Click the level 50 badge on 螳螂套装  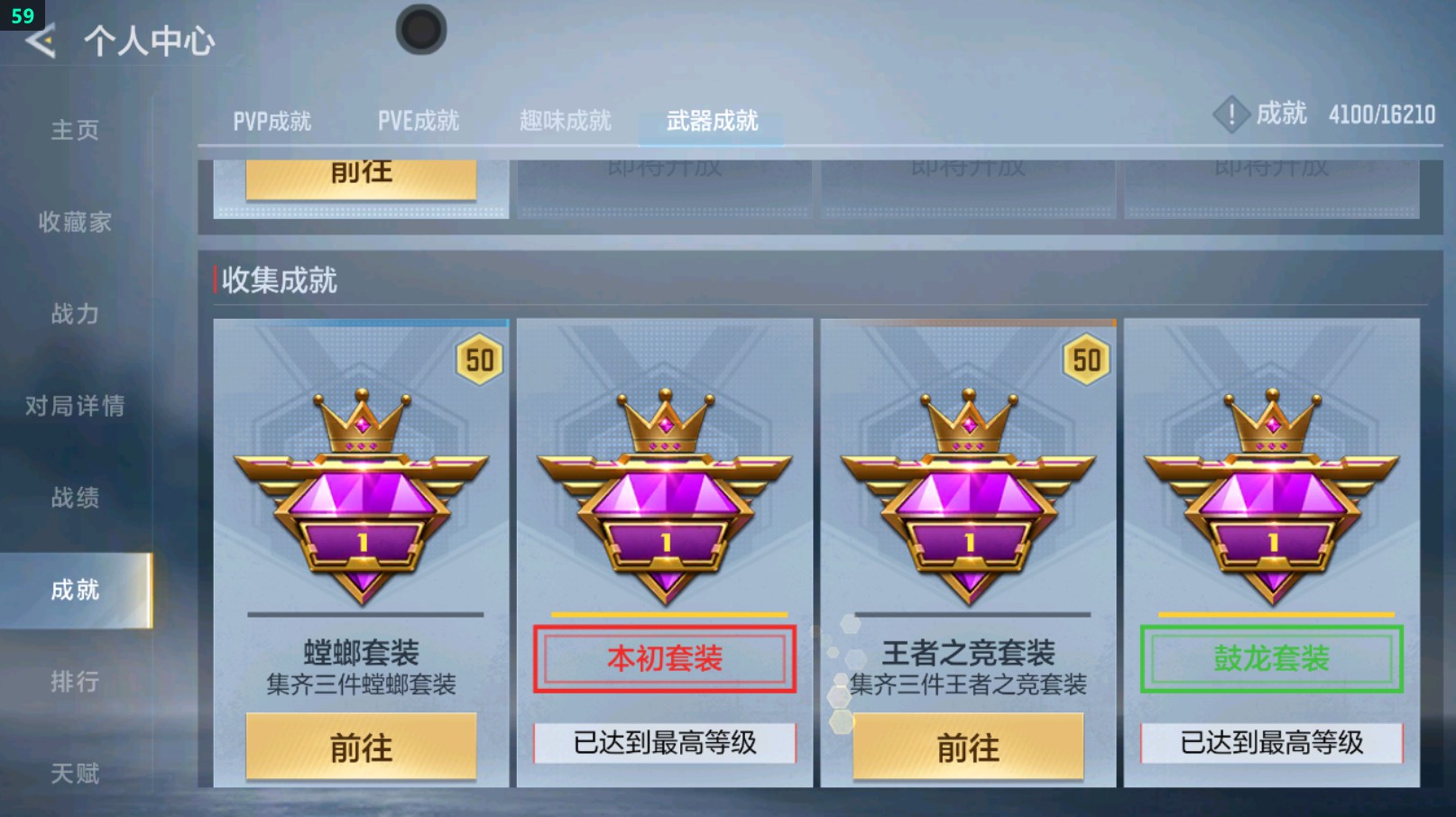click(479, 359)
